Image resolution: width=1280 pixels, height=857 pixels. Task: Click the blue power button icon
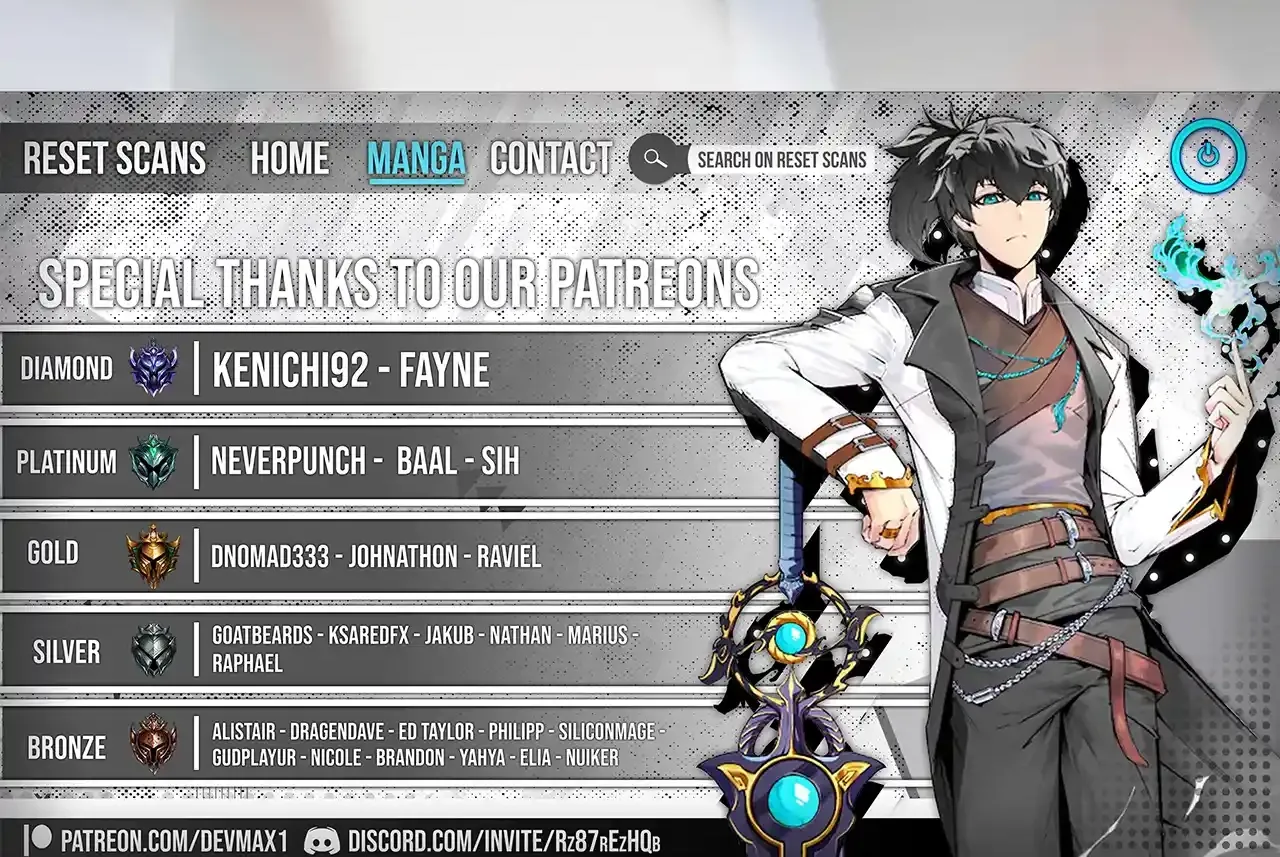(1208, 157)
